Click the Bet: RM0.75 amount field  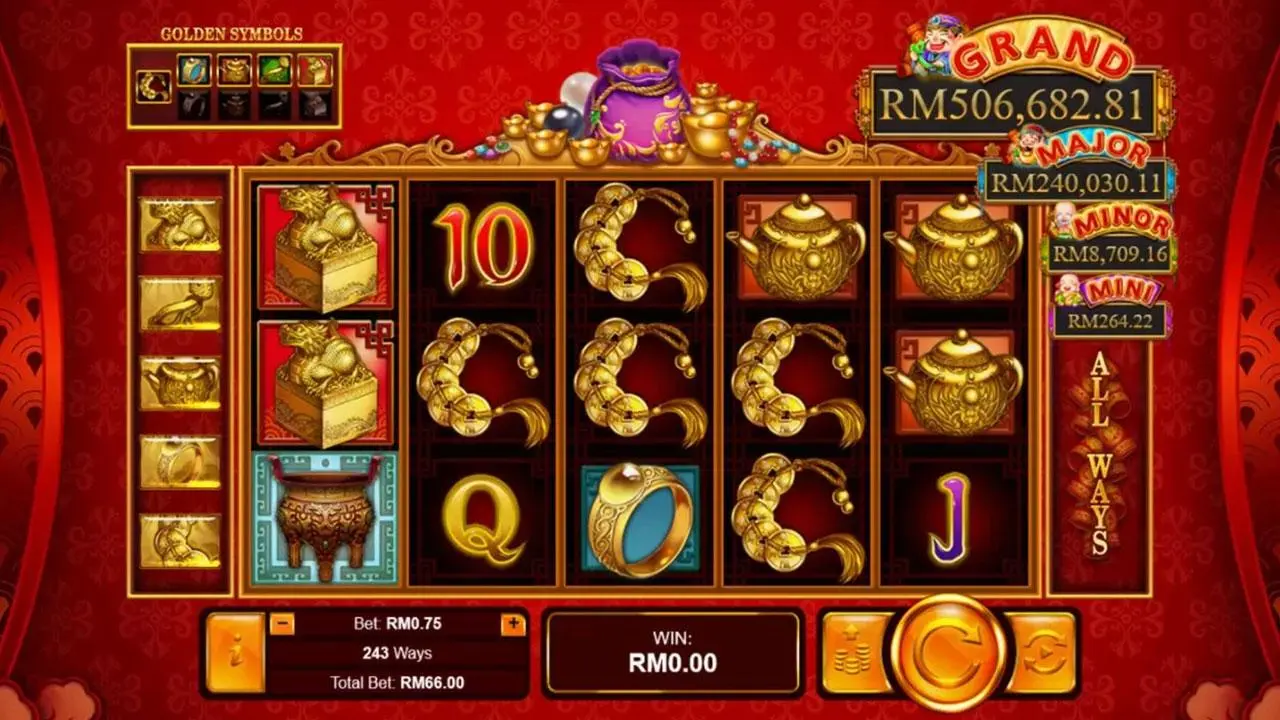pyautogui.click(x=399, y=622)
